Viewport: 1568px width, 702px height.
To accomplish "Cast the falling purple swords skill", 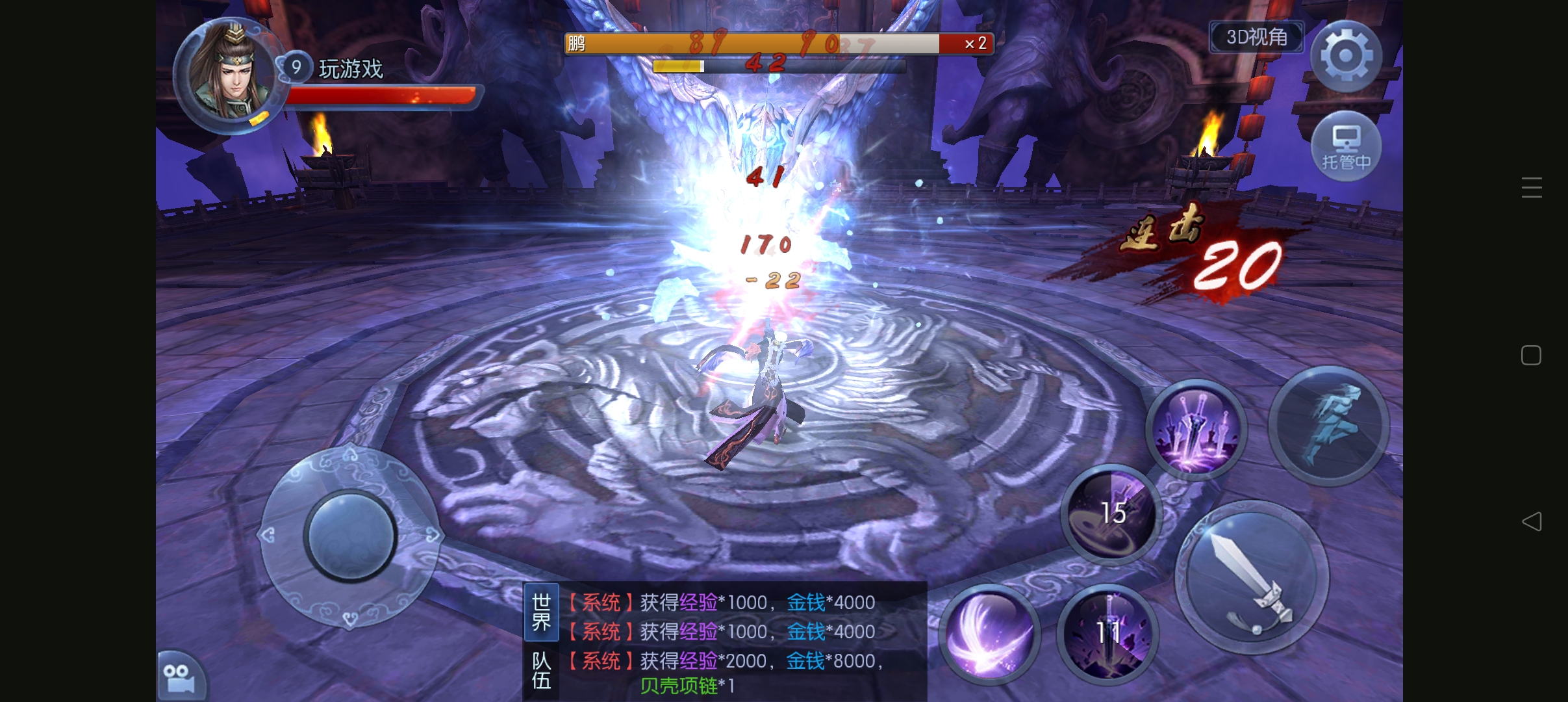I will pos(1195,429).
